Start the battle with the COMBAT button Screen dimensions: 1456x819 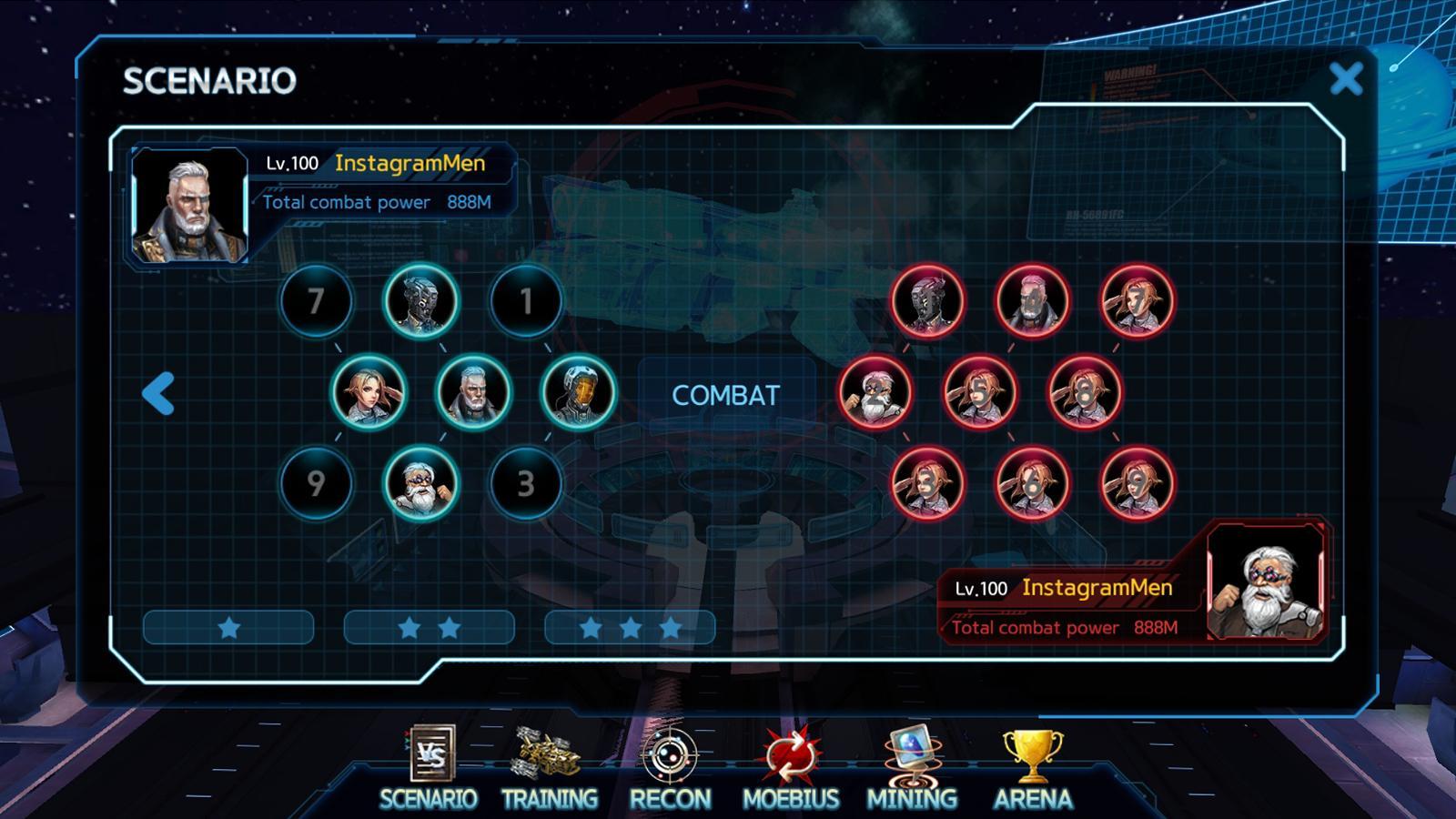pos(725,396)
